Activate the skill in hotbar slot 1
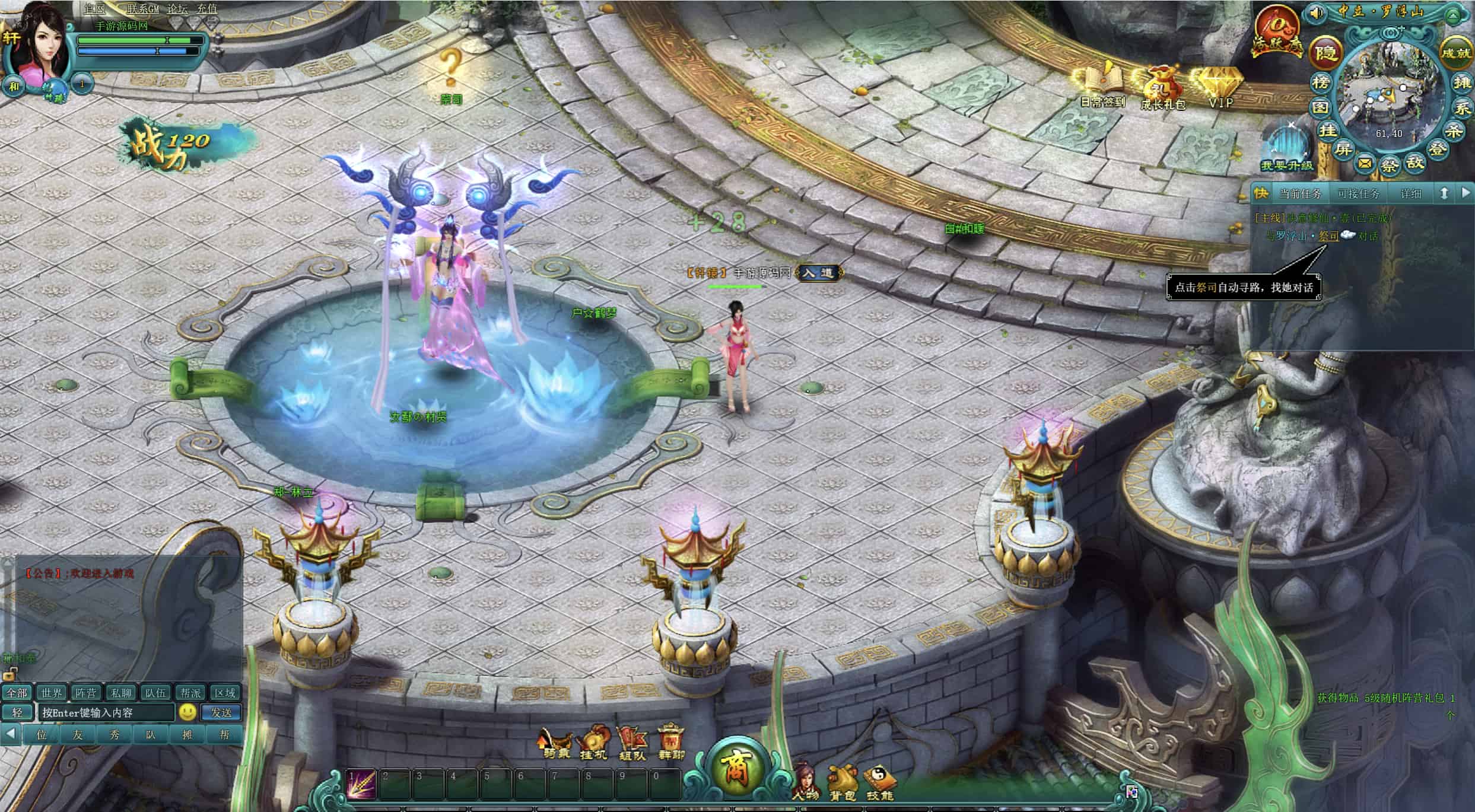1475x812 pixels. (361, 784)
